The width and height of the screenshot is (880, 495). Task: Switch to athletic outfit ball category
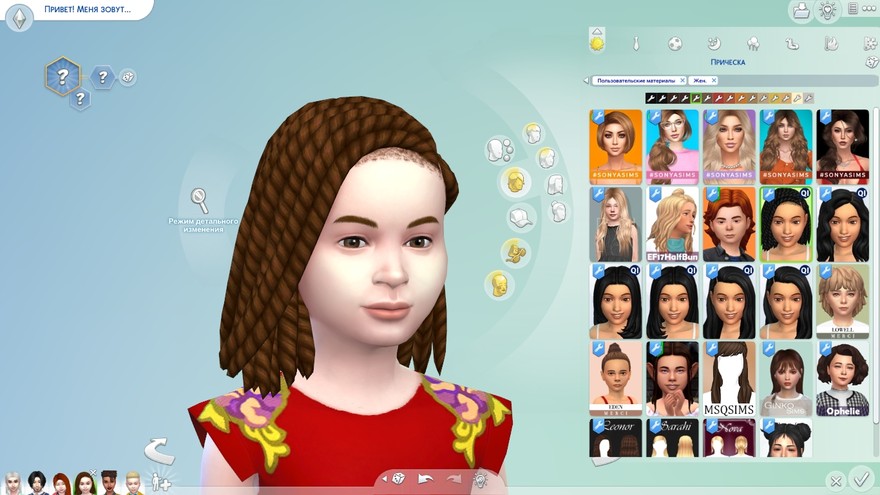tap(675, 44)
